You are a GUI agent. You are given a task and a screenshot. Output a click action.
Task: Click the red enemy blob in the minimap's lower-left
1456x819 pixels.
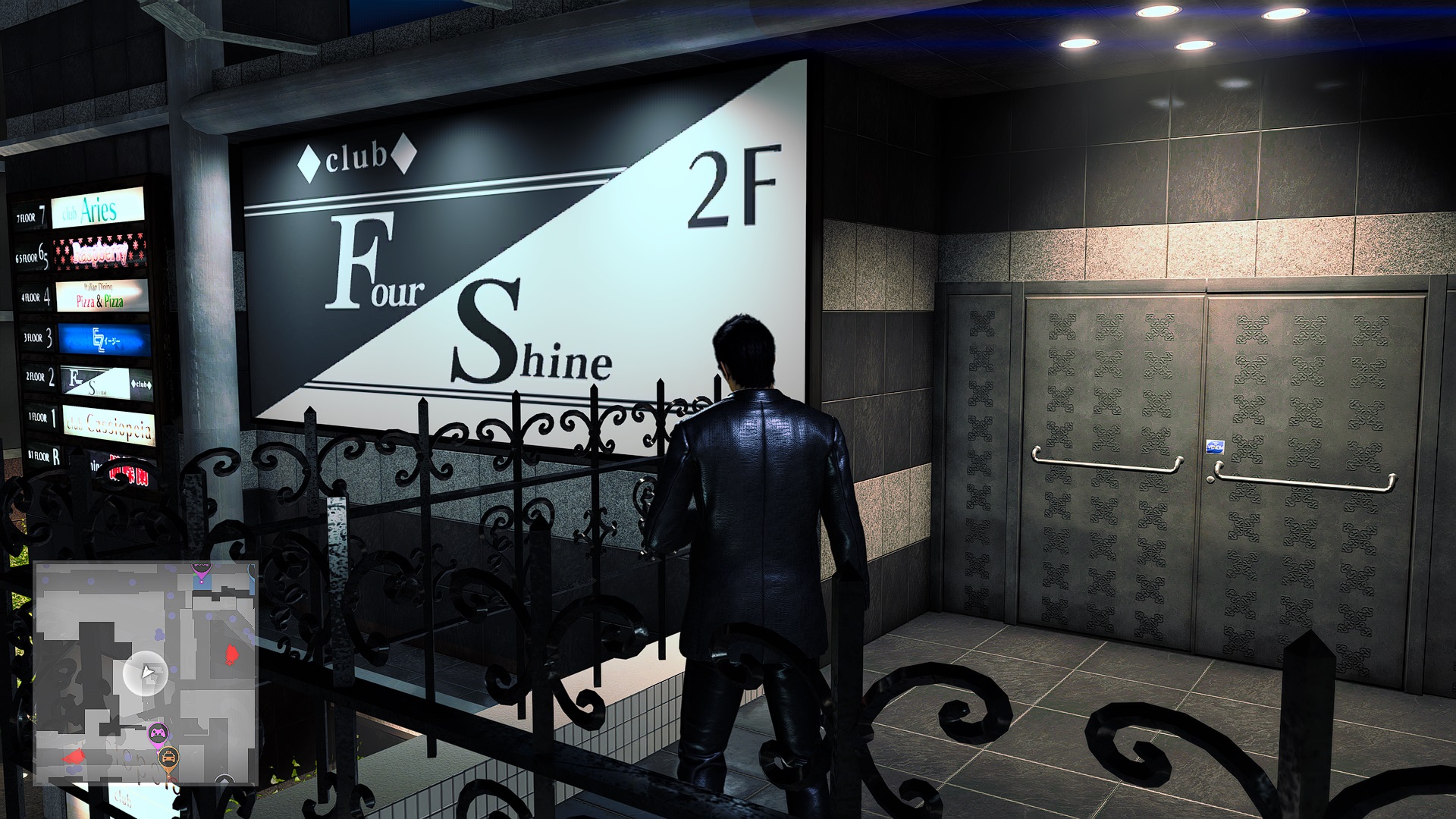coord(74,756)
